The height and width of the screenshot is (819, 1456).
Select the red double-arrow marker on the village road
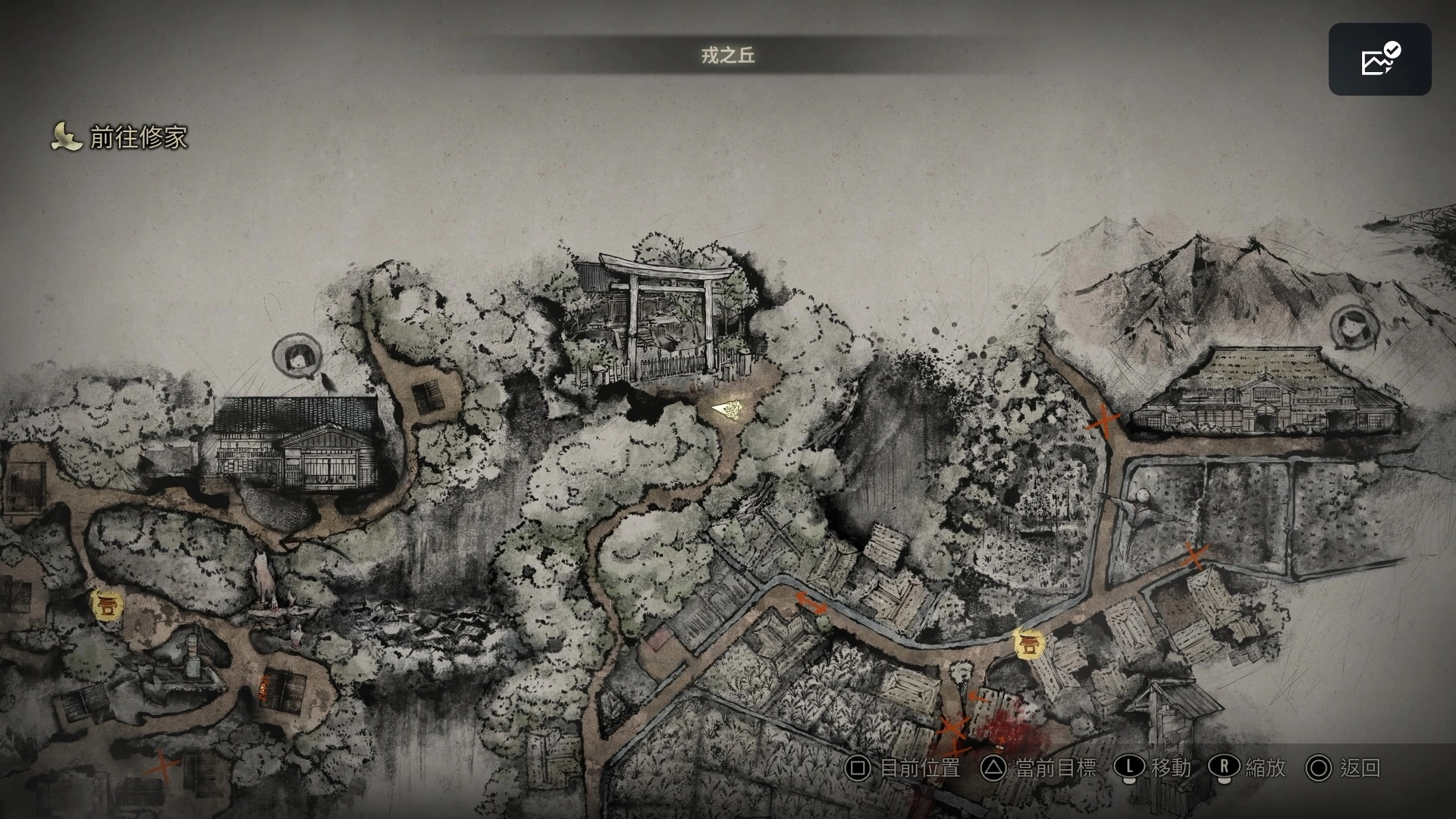811,603
